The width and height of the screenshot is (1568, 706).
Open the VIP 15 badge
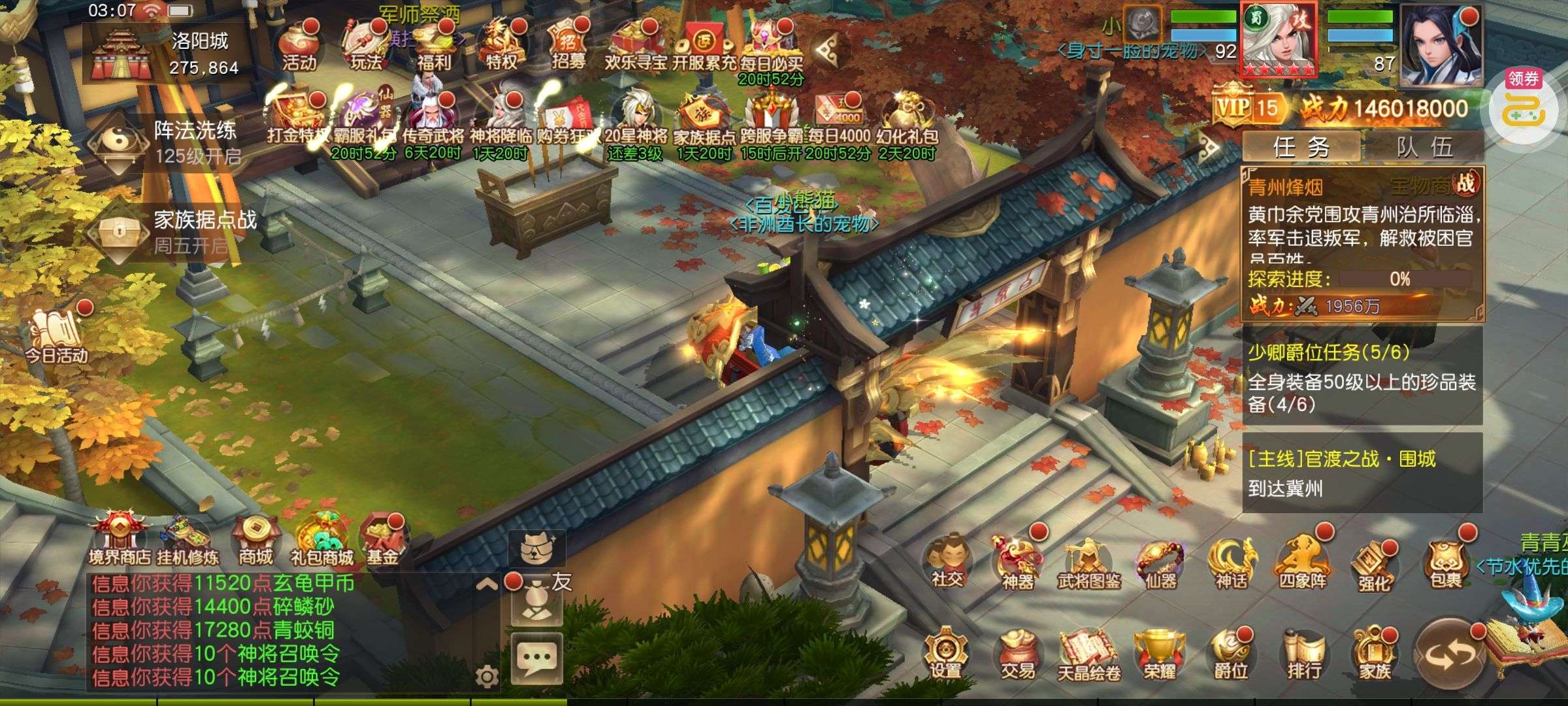click(x=1247, y=107)
